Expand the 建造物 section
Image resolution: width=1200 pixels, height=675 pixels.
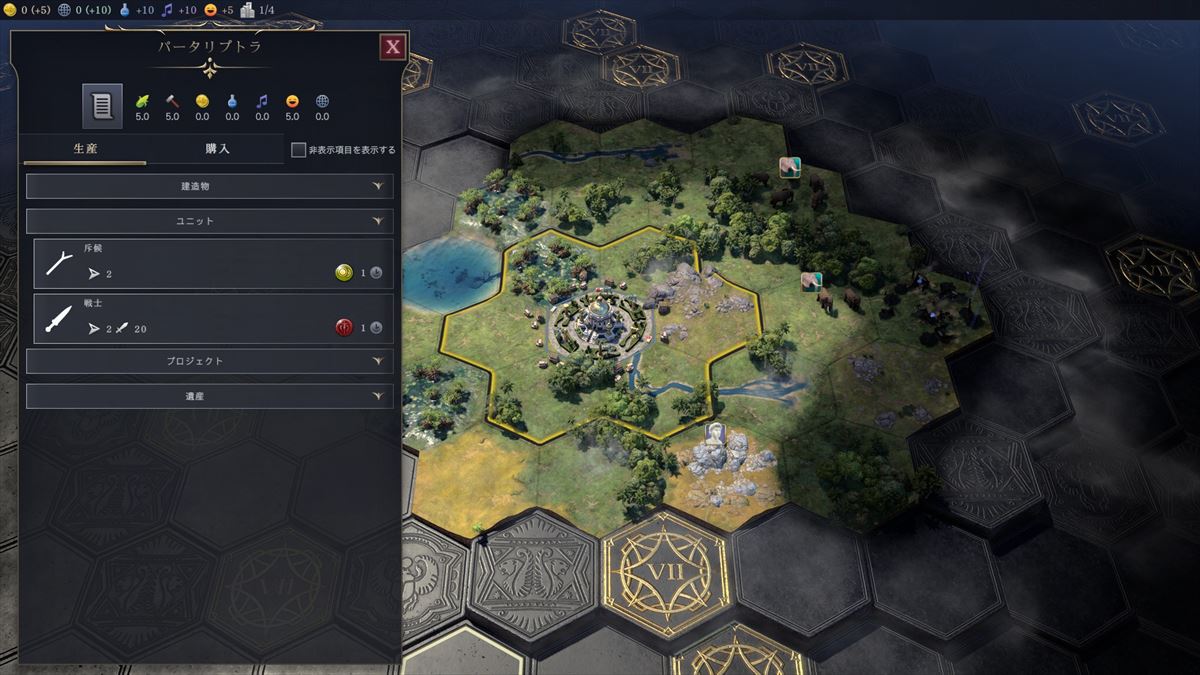coord(209,186)
